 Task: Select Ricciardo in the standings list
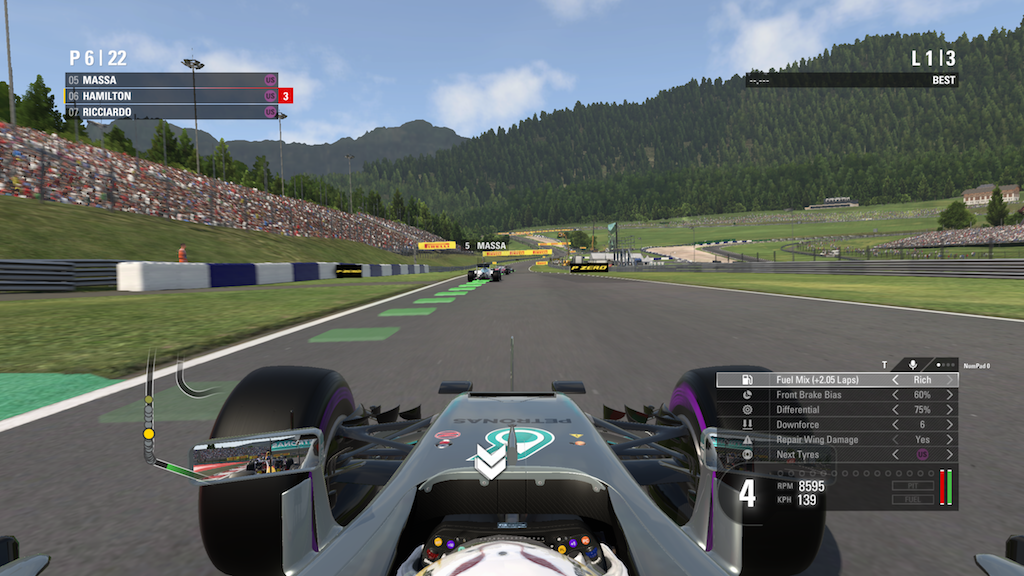coord(170,112)
